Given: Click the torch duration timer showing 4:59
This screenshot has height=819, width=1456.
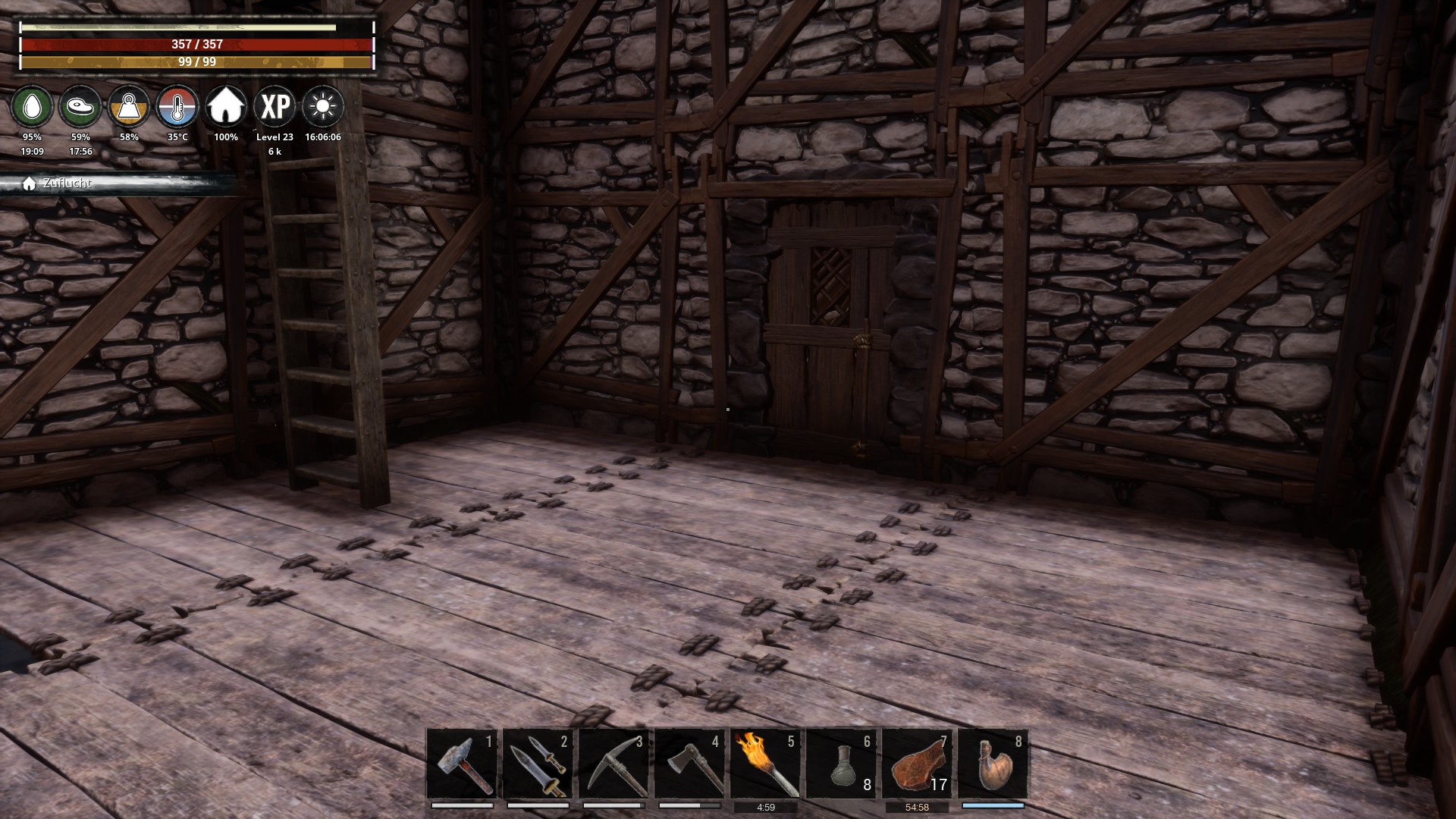Looking at the screenshot, I should point(765,807).
